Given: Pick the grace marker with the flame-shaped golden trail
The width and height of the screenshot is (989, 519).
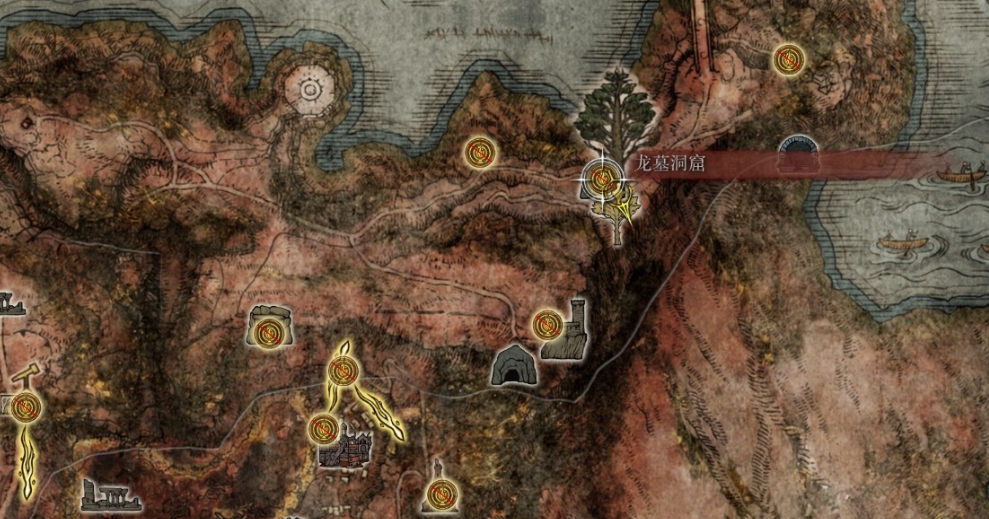Looking at the screenshot, I should point(344,372).
